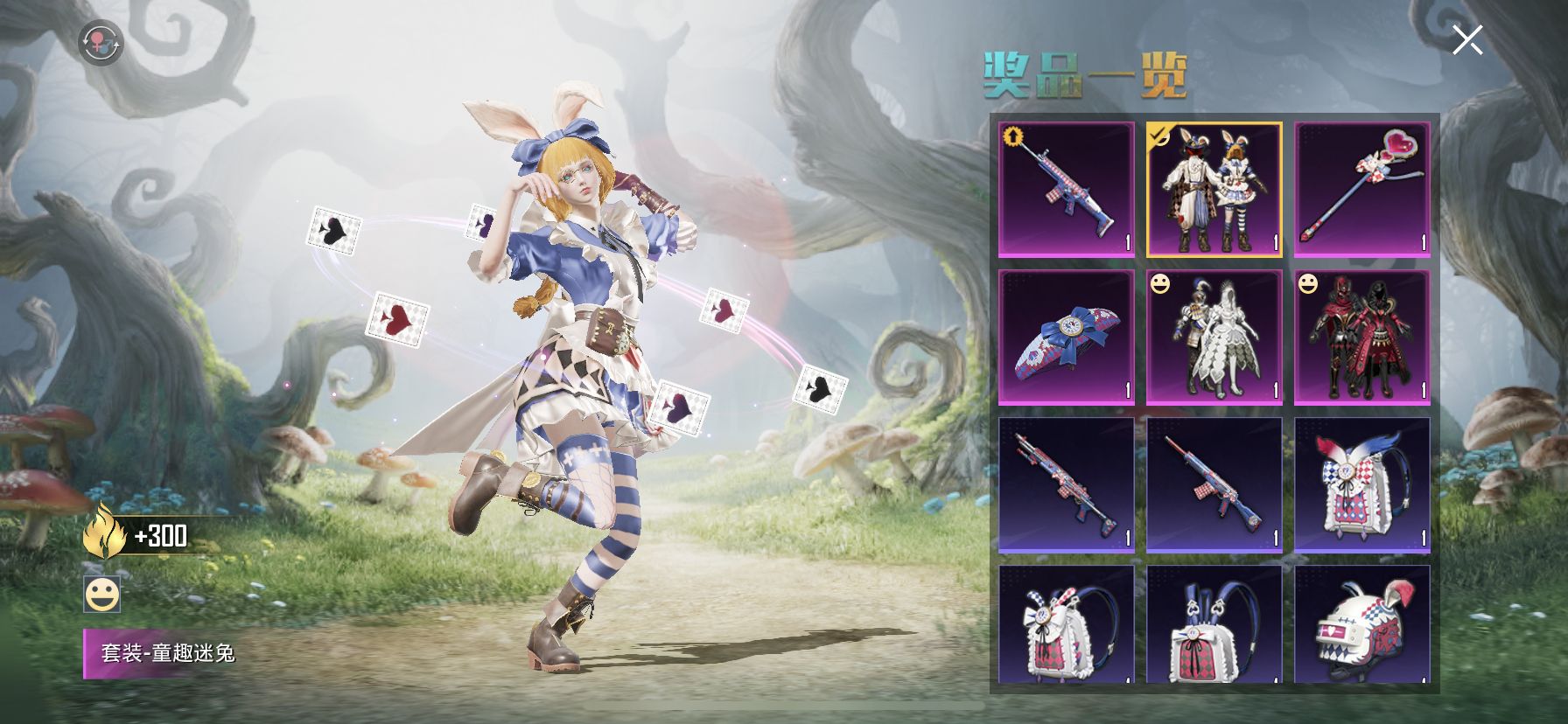Close the prize overview screen
This screenshot has height=724, width=1568.
1466,40
